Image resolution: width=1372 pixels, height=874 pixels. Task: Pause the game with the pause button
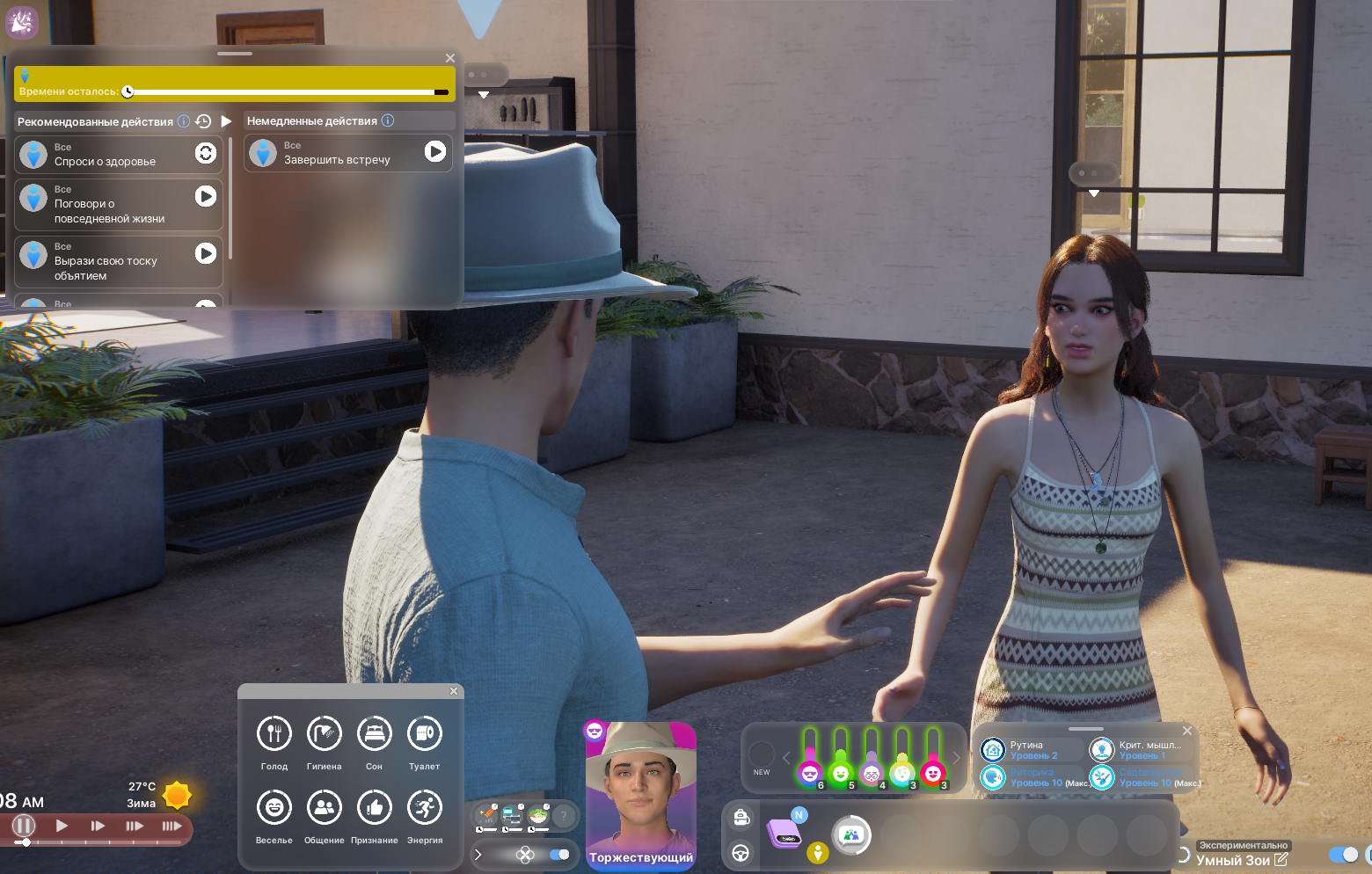(24, 826)
